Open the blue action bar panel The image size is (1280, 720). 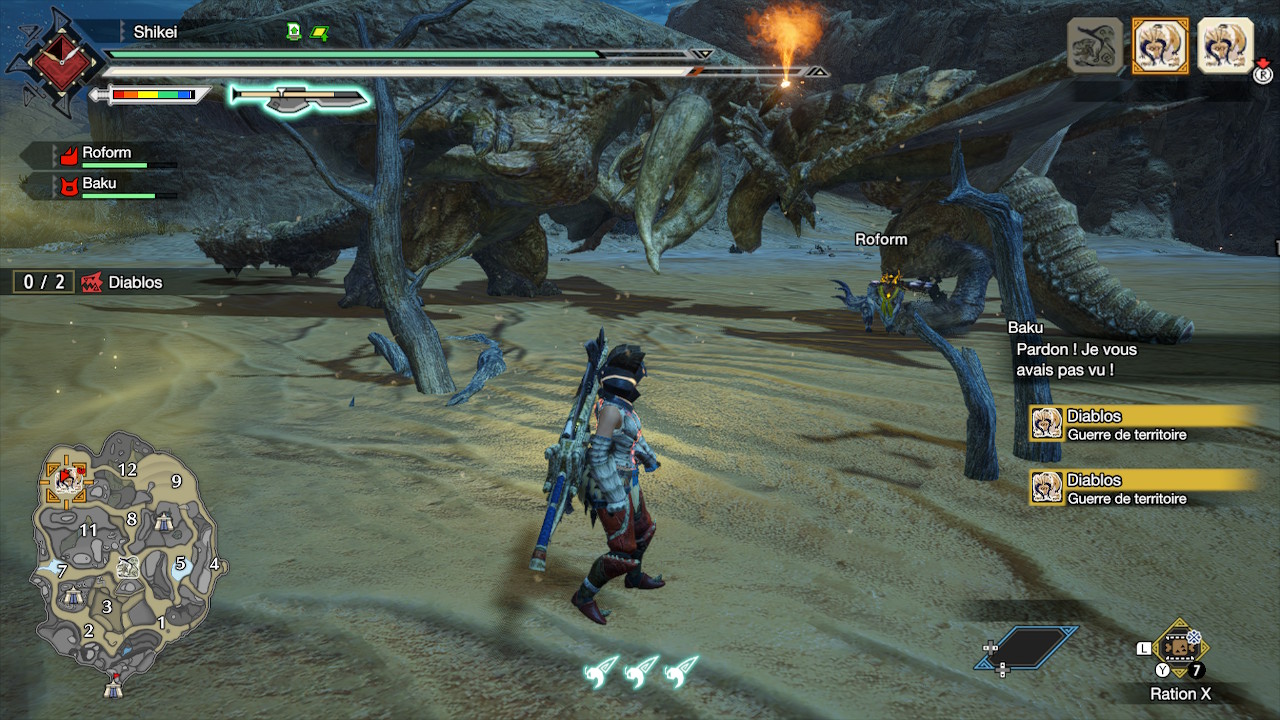[1026, 648]
